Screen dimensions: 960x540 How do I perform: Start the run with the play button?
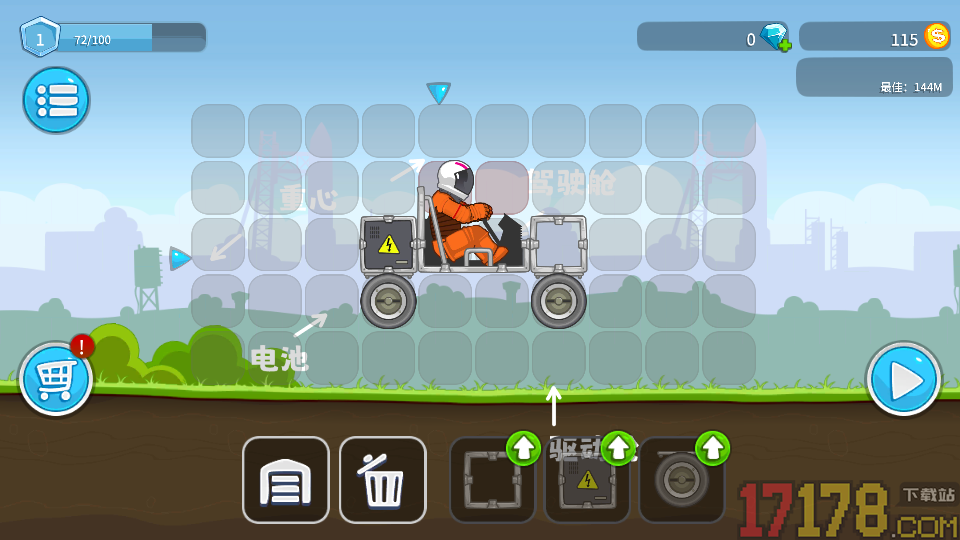pos(903,379)
